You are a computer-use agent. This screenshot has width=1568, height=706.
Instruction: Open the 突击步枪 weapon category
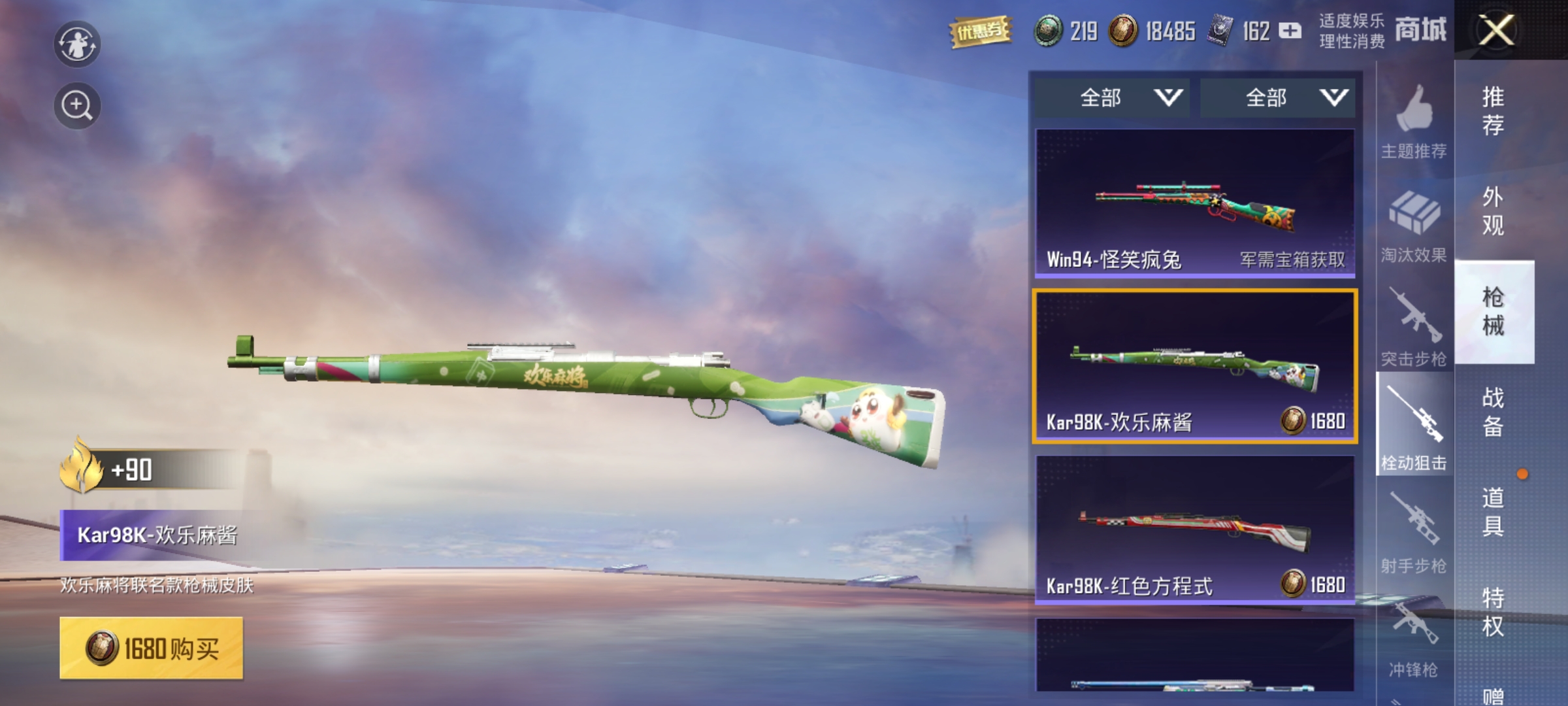(x=1414, y=328)
